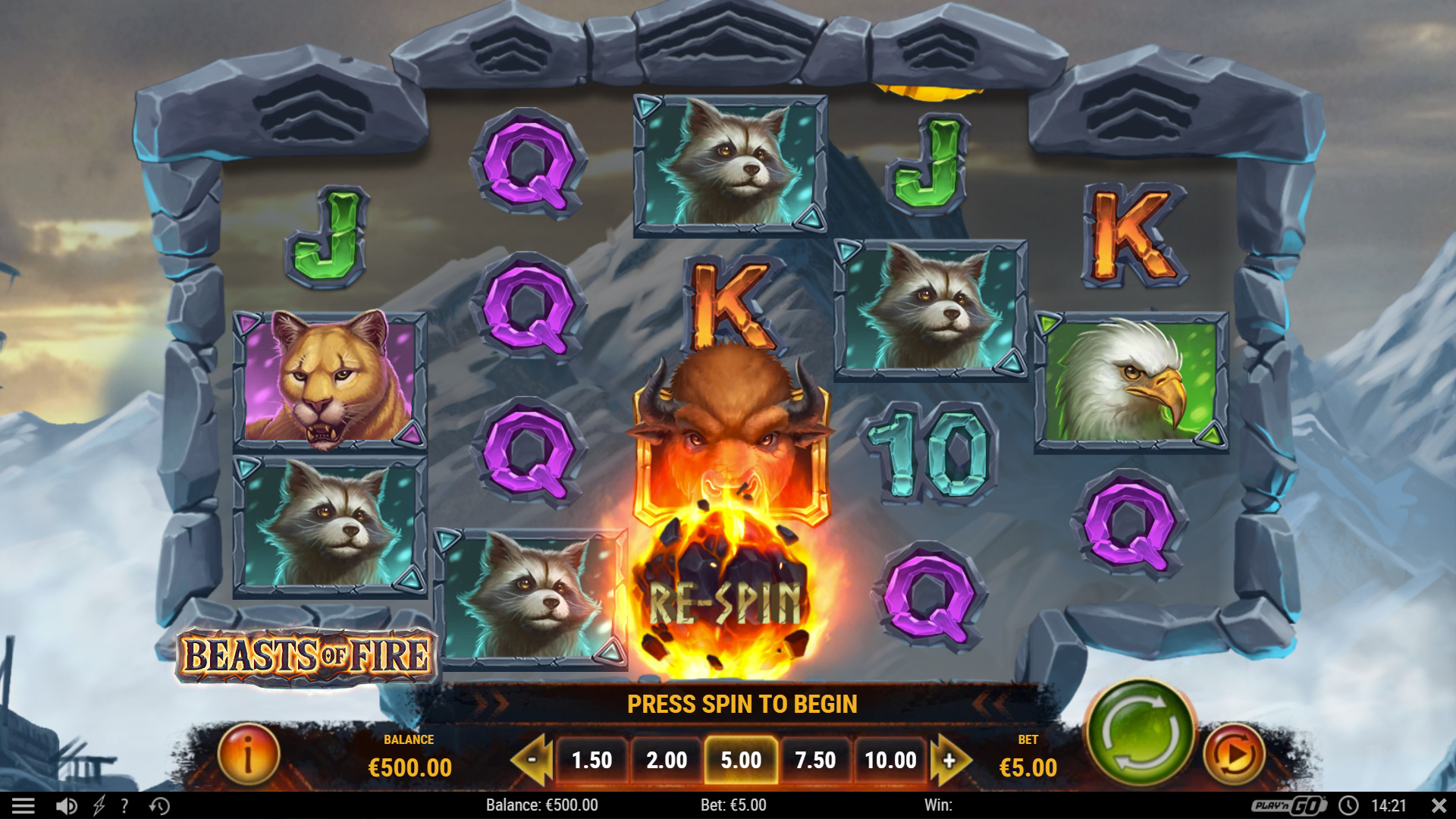Mute the game sound

pos(65,805)
